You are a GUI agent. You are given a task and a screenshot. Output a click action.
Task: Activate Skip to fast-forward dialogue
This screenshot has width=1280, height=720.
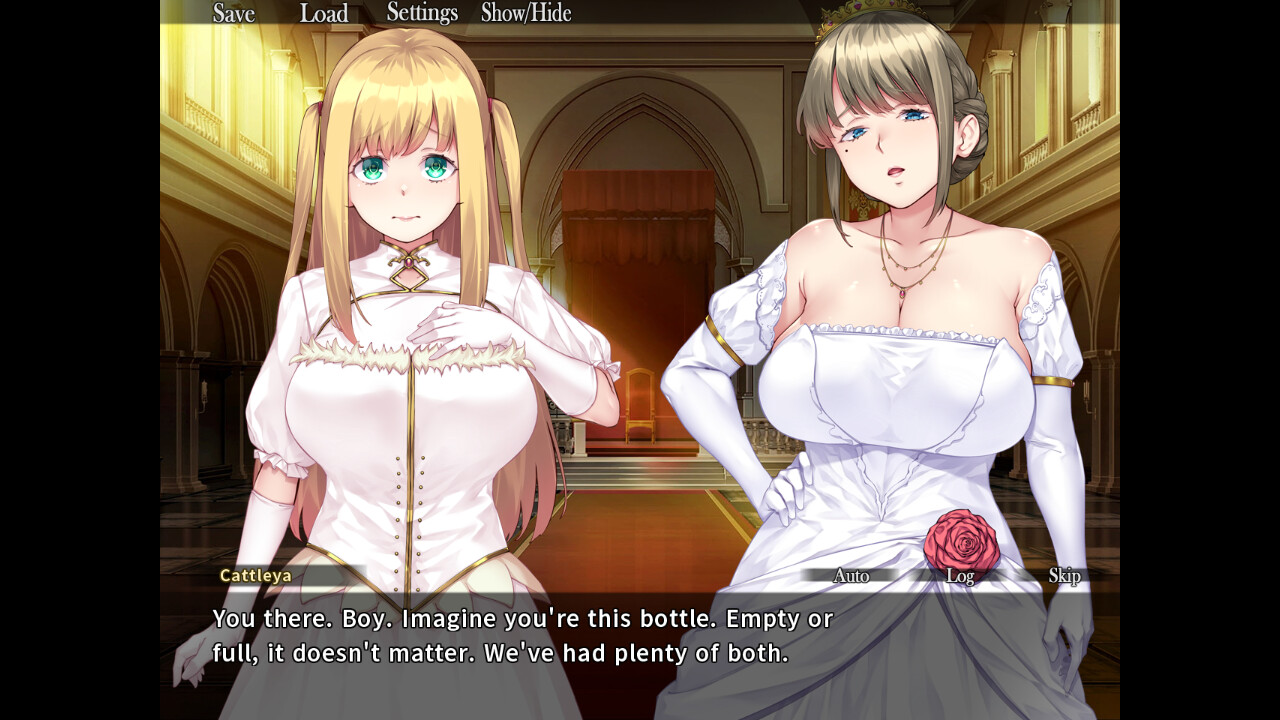click(x=1064, y=576)
